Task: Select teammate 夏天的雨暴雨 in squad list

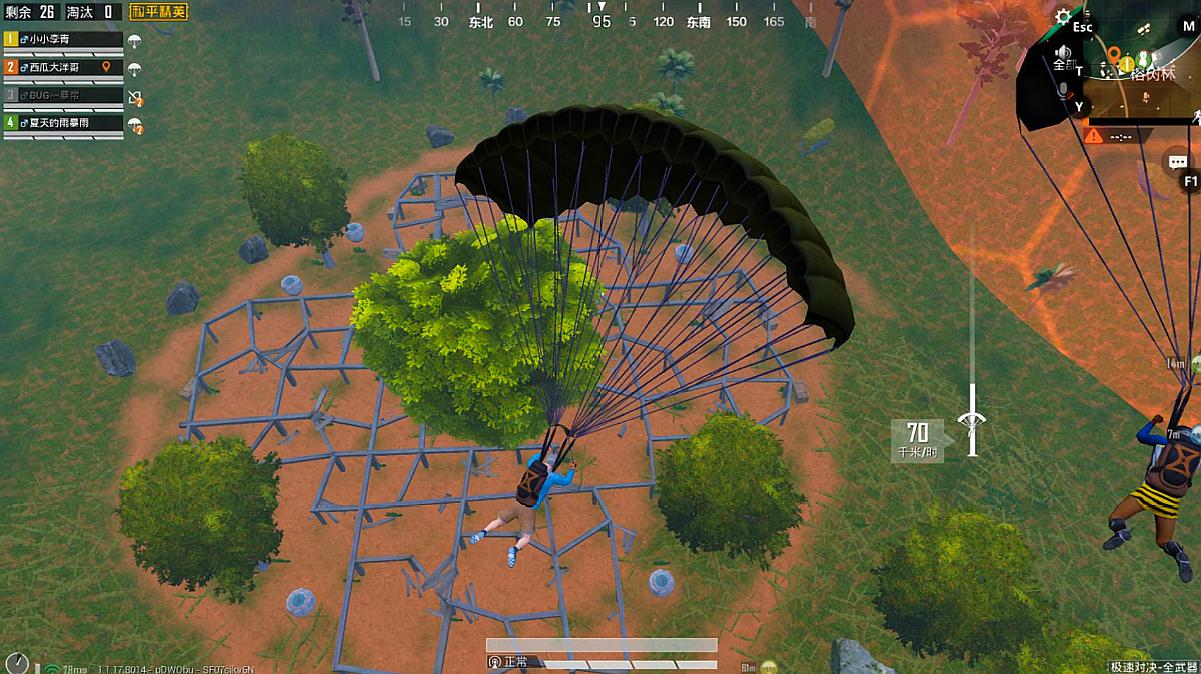Action: pos(62,122)
